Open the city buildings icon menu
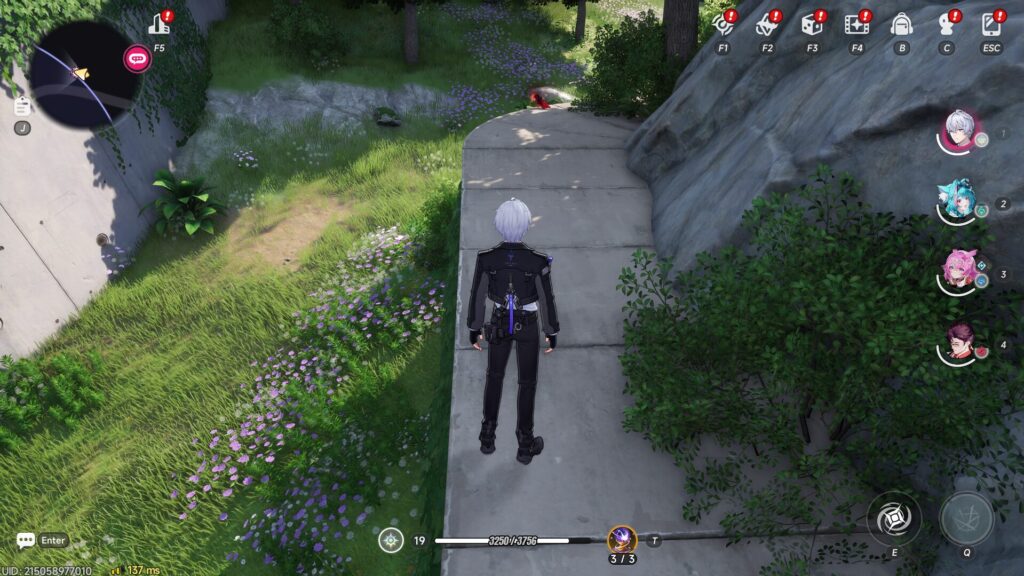 point(159,25)
